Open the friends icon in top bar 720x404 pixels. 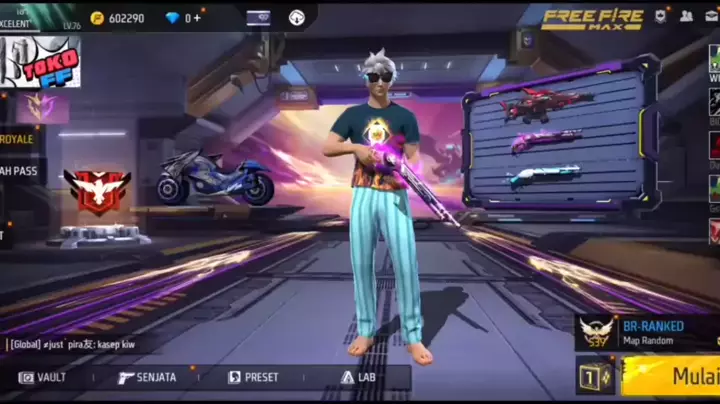686,17
